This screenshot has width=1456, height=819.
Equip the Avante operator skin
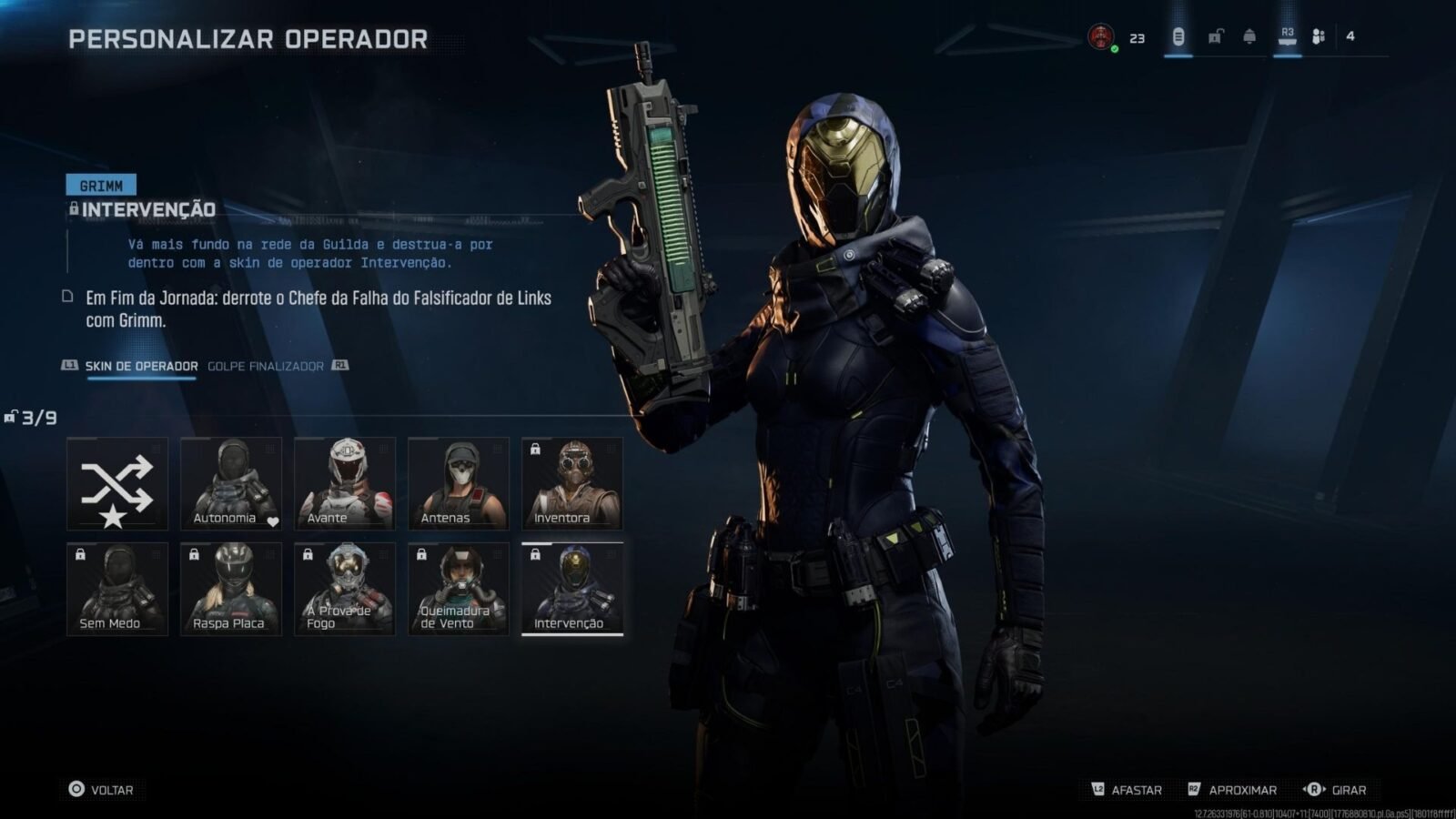(x=345, y=483)
